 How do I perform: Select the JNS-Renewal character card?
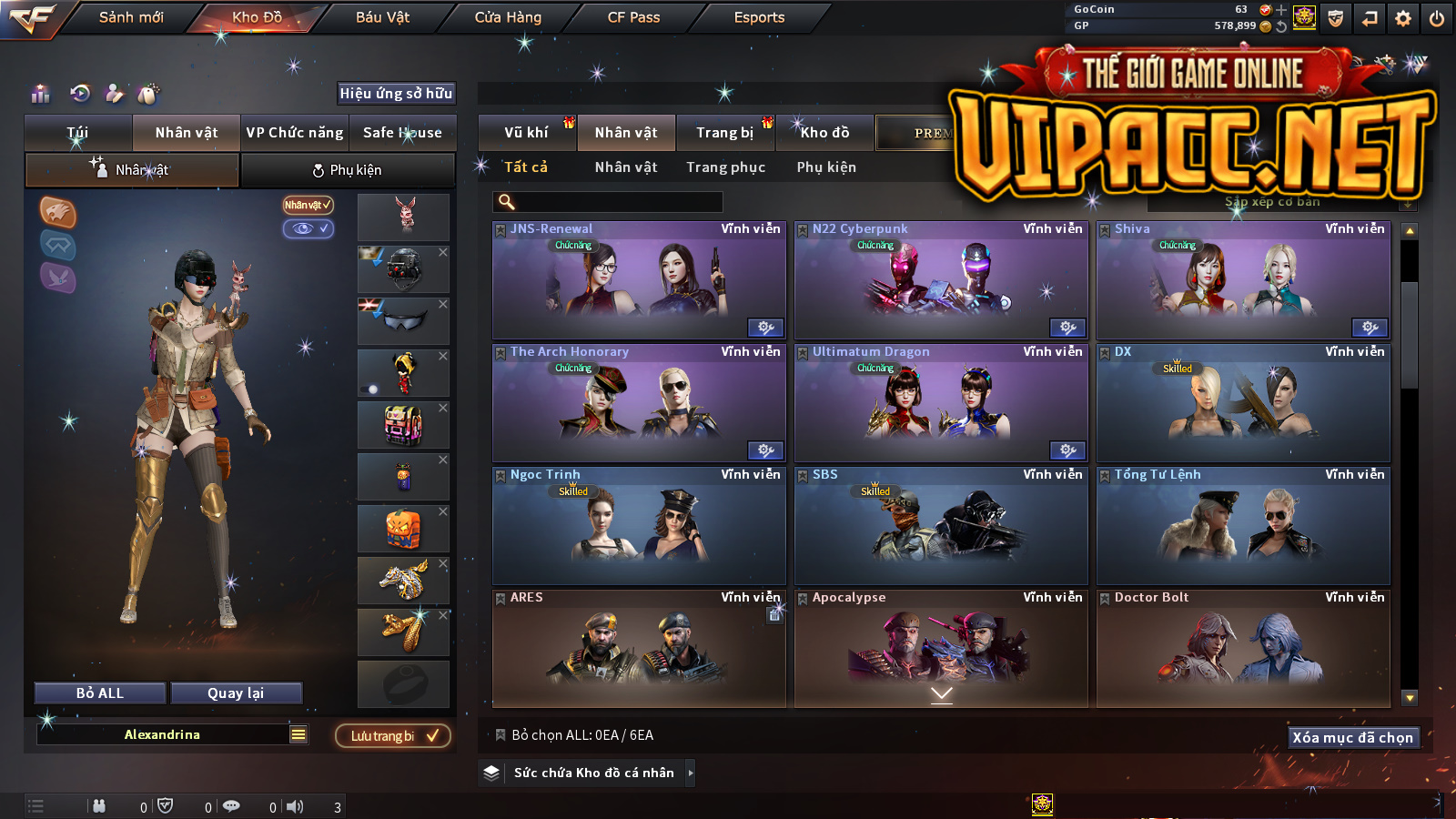pyautogui.click(x=639, y=282)
